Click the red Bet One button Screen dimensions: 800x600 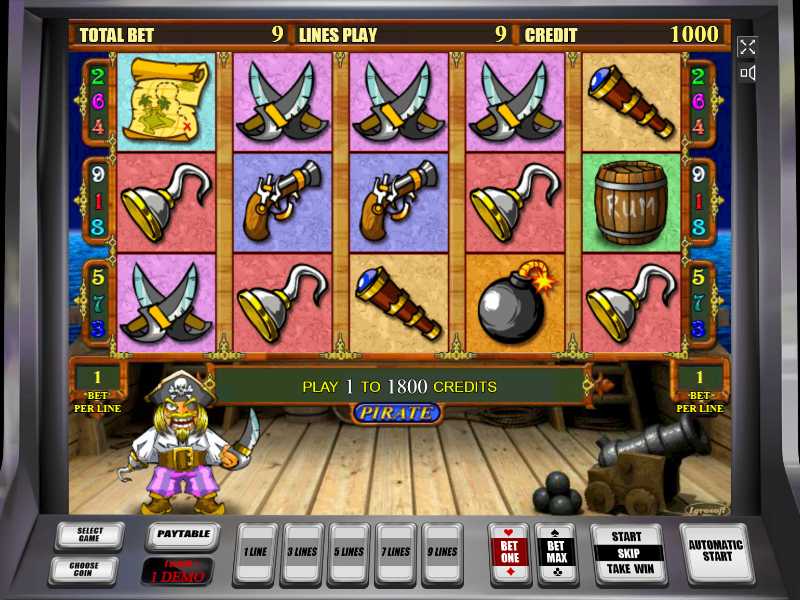point(509,552)
